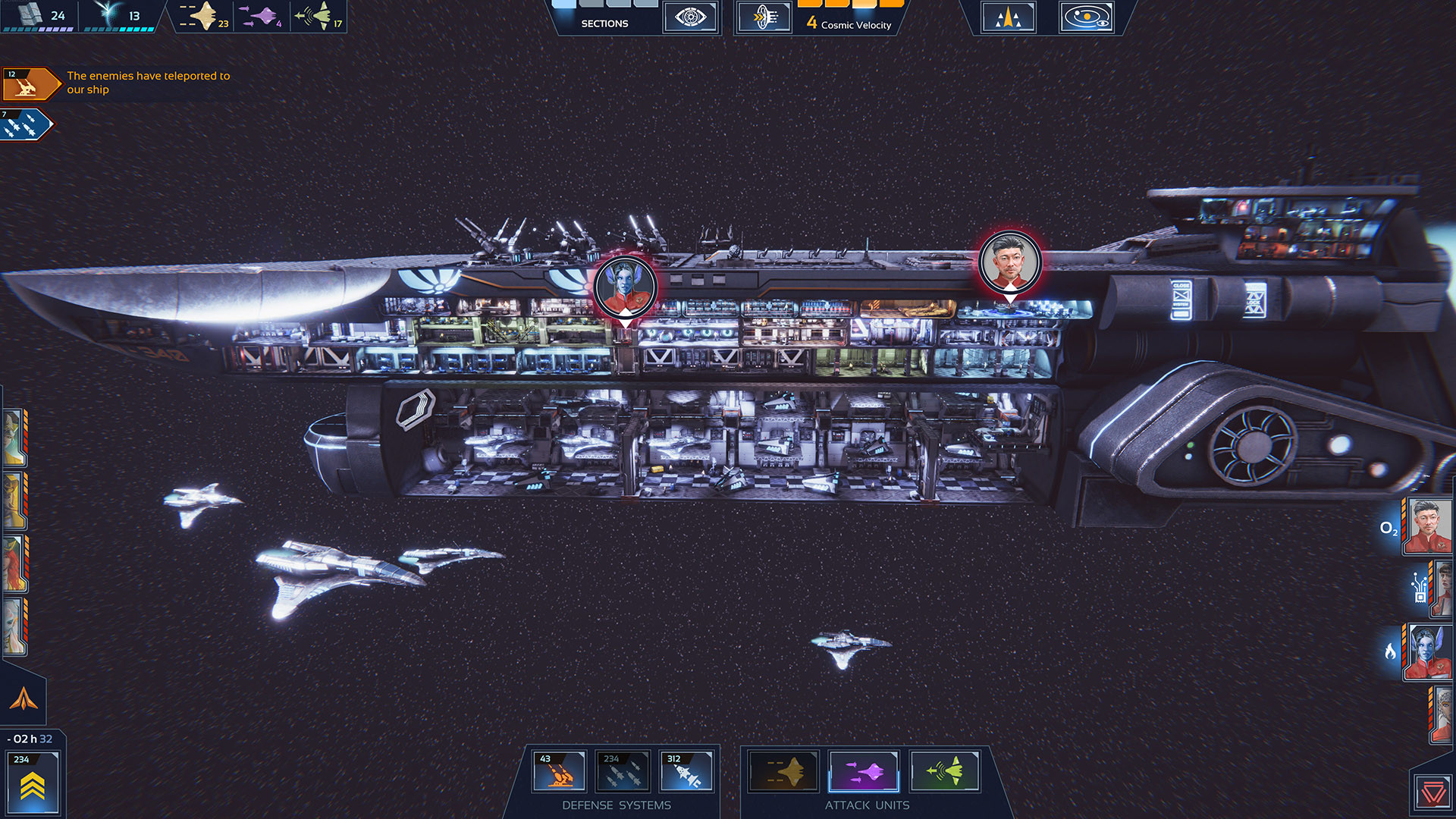
Task: Open the galaxy map in the top right
Action: click(1087, 17)
